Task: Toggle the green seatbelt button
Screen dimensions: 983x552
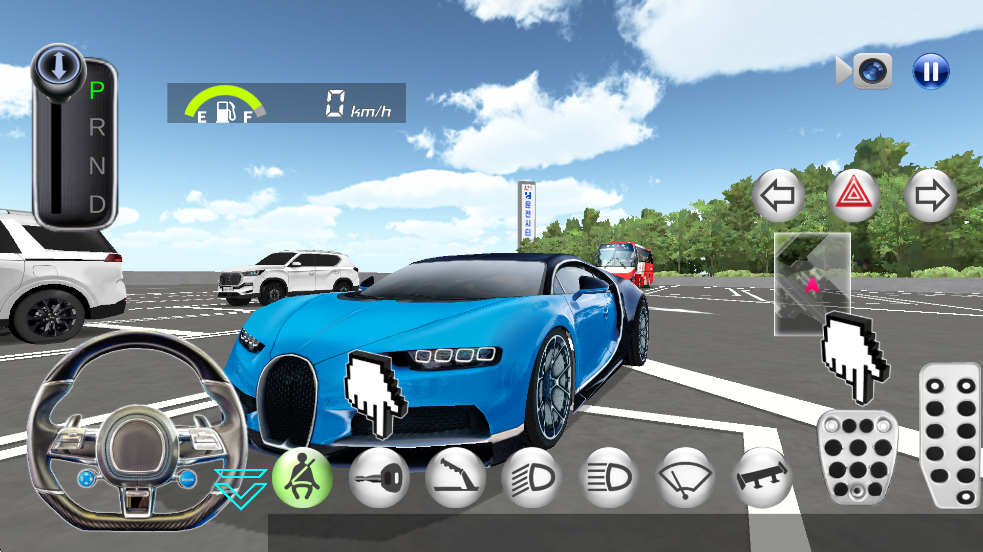Action: coord(302,477)
